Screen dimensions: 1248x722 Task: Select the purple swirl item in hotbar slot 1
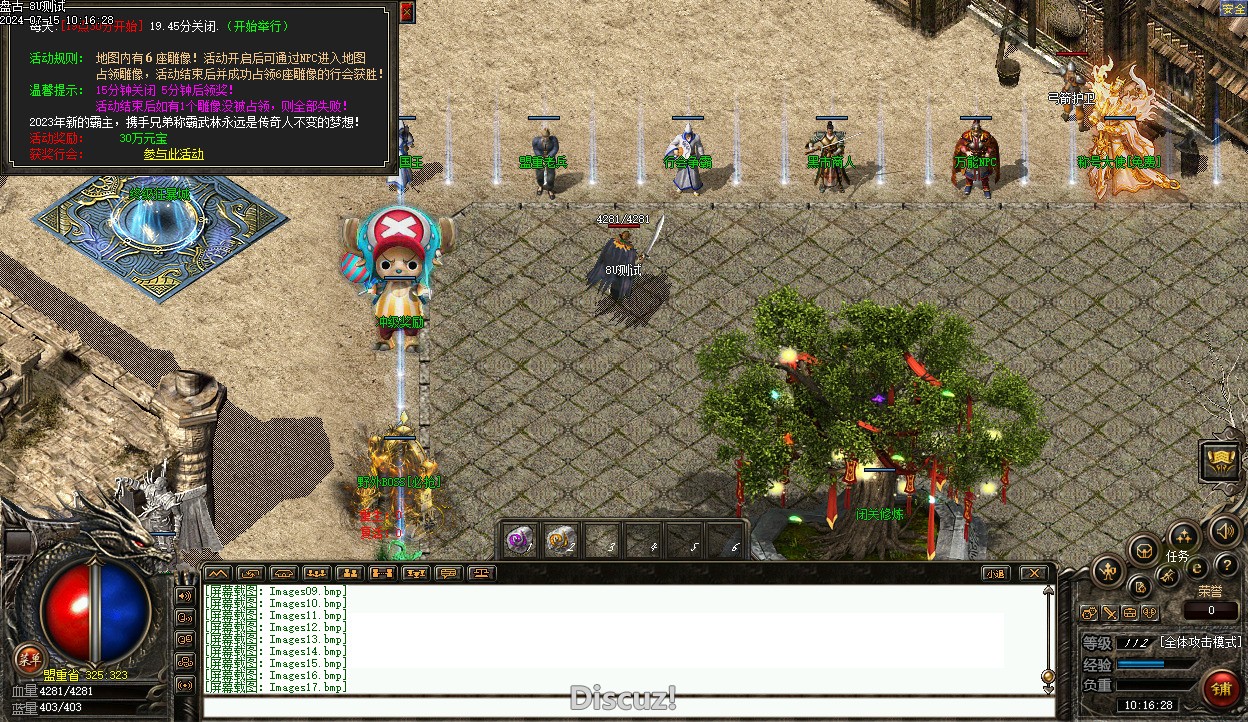pos(518,540)
